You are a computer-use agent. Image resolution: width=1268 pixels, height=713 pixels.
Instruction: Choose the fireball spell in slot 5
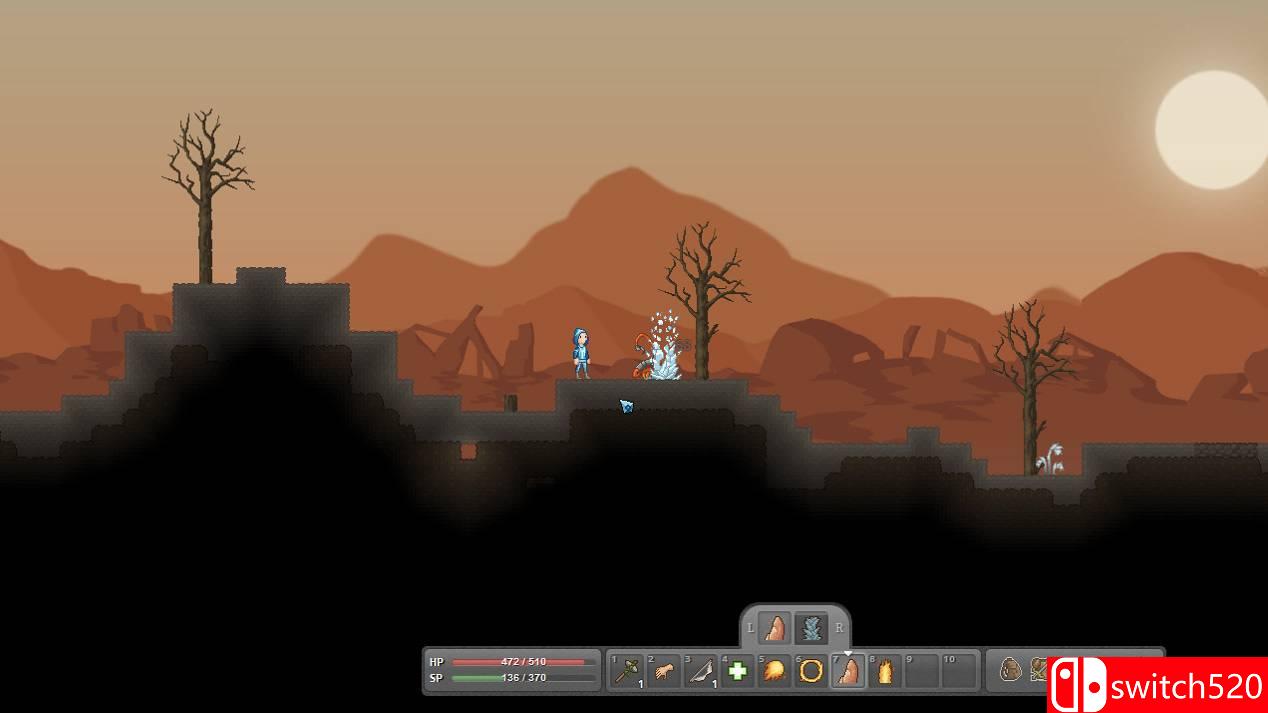coord(774,671)
